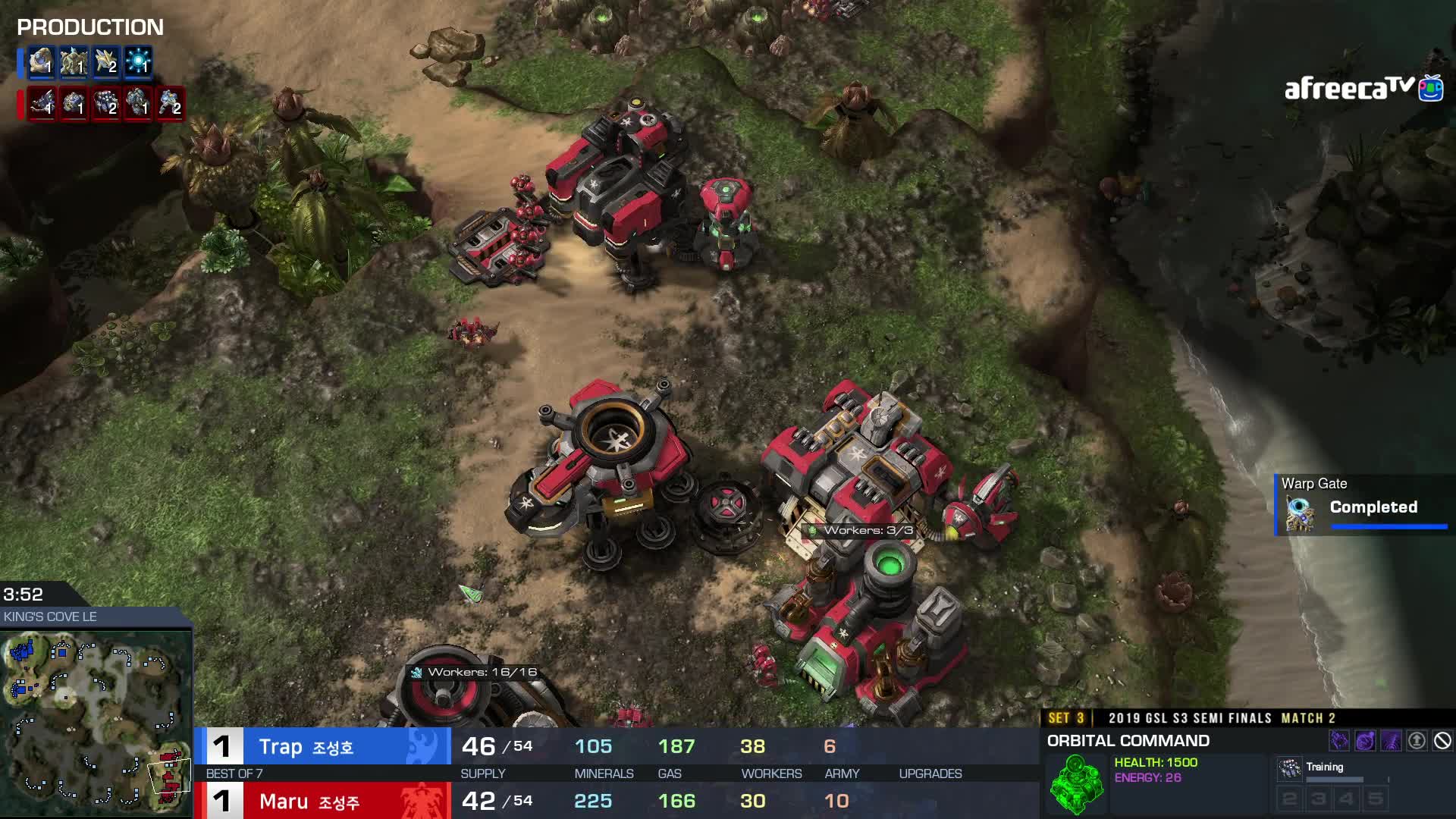Select the Warp Gate research production icon

click(x=138, y=62)
